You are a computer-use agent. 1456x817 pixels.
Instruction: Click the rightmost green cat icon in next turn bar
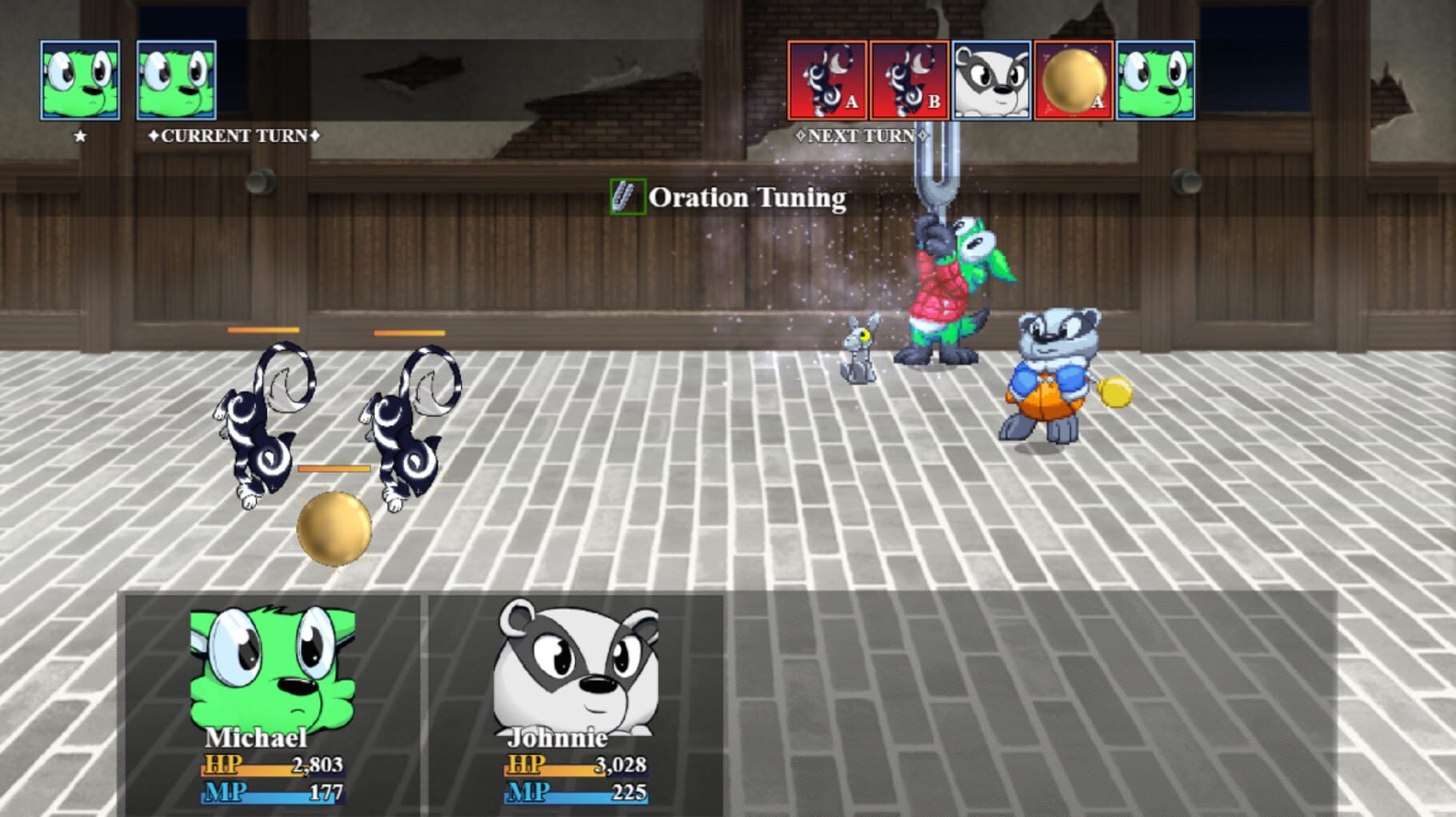click(x=1154, y=80)
